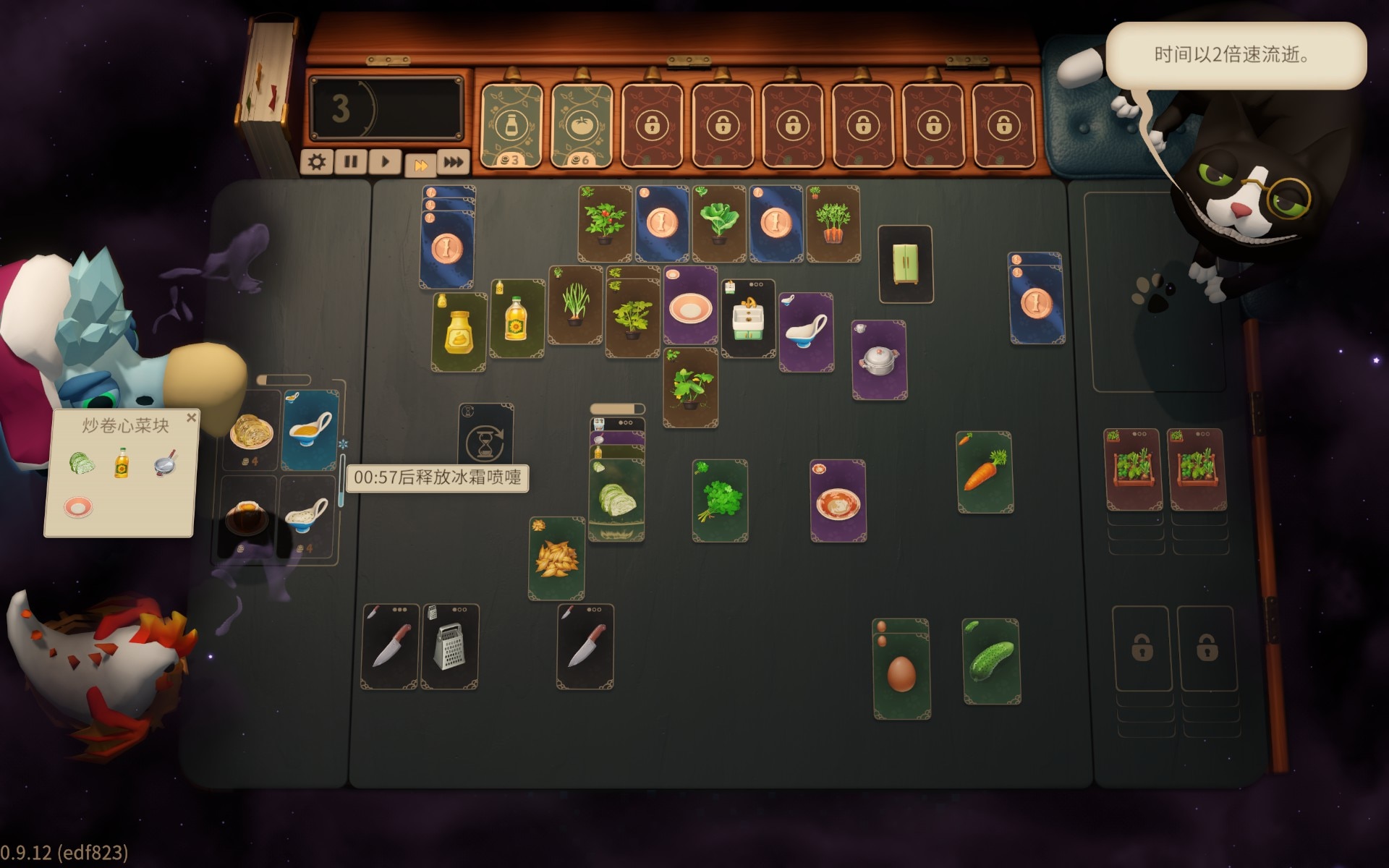This screenshot has height=868, width=1389.
Task: Select the kitchen sink card
Action: click(x=748, y=320)
